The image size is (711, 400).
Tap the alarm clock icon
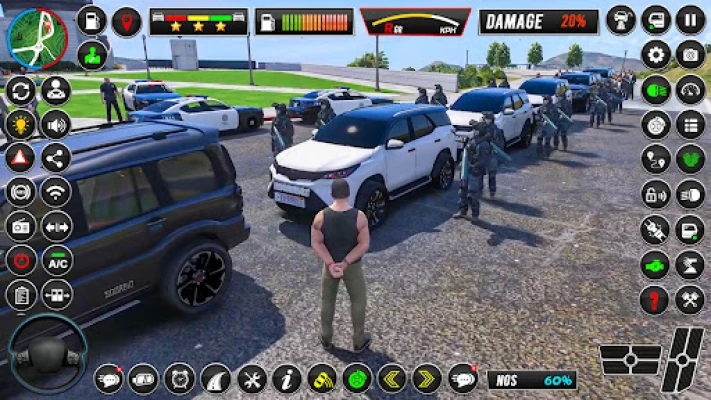pos(180,378)
